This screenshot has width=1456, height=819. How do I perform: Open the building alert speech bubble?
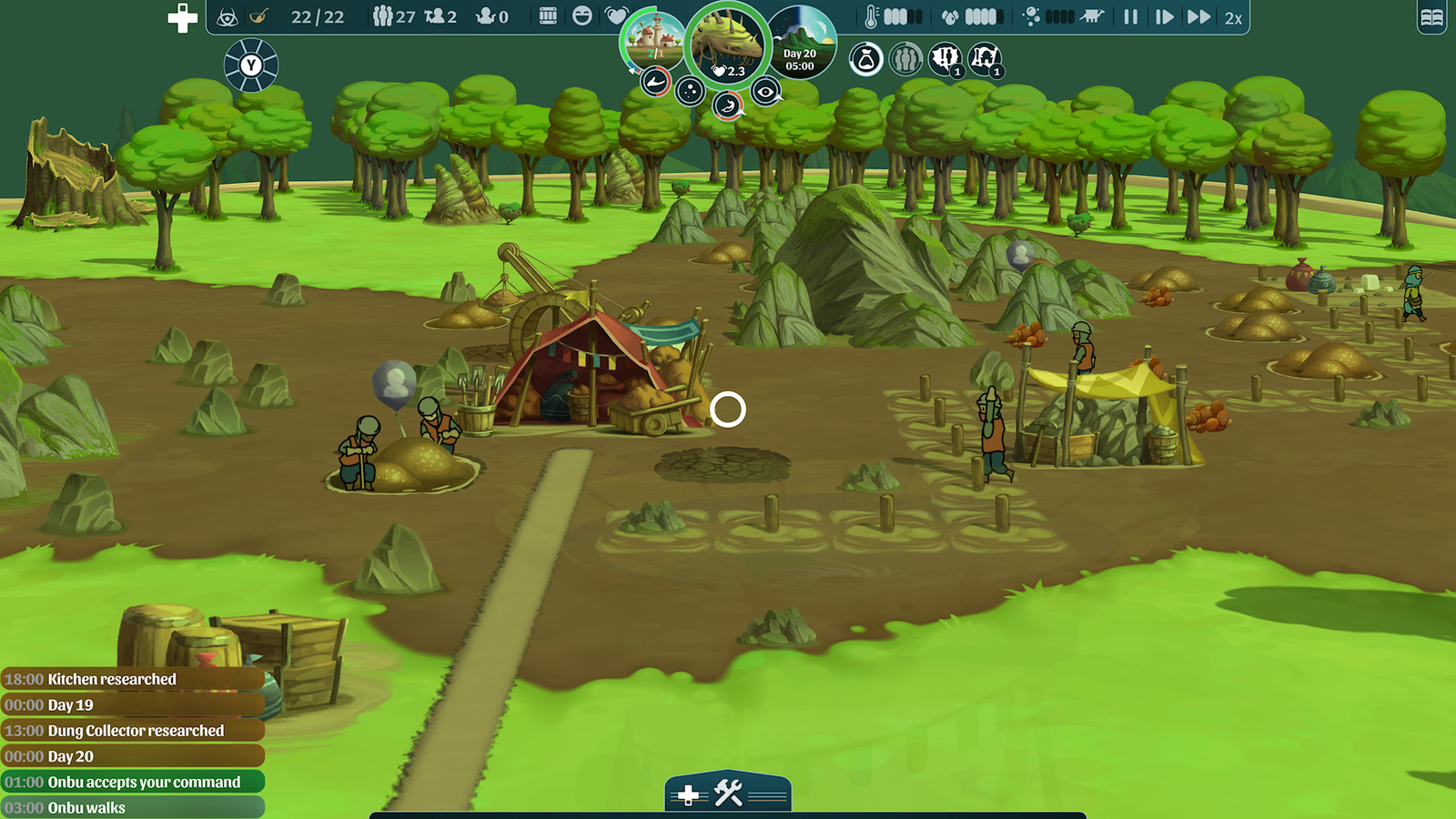point(985,60)
